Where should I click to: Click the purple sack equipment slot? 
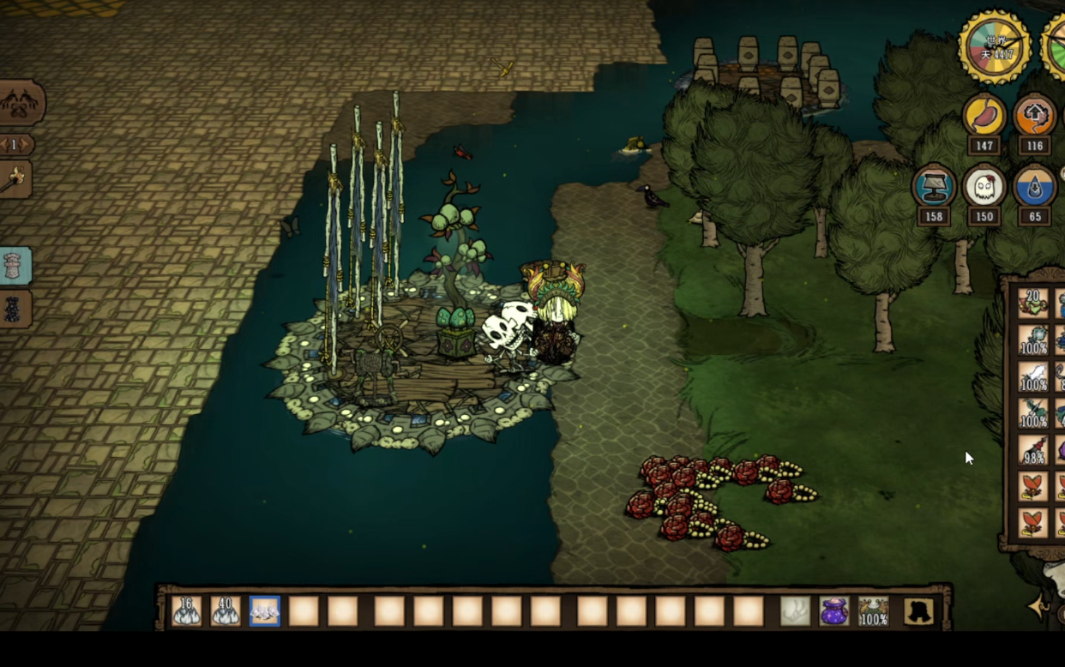pyautogui.click(x=834, y=611)
